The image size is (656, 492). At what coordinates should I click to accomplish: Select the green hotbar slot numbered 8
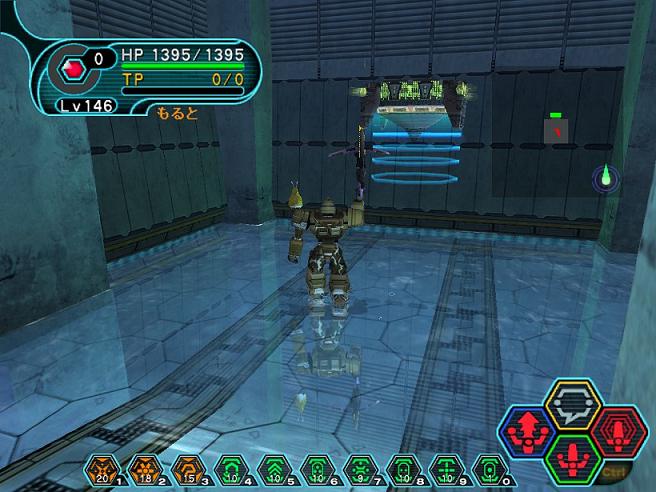tap(401, 467)
